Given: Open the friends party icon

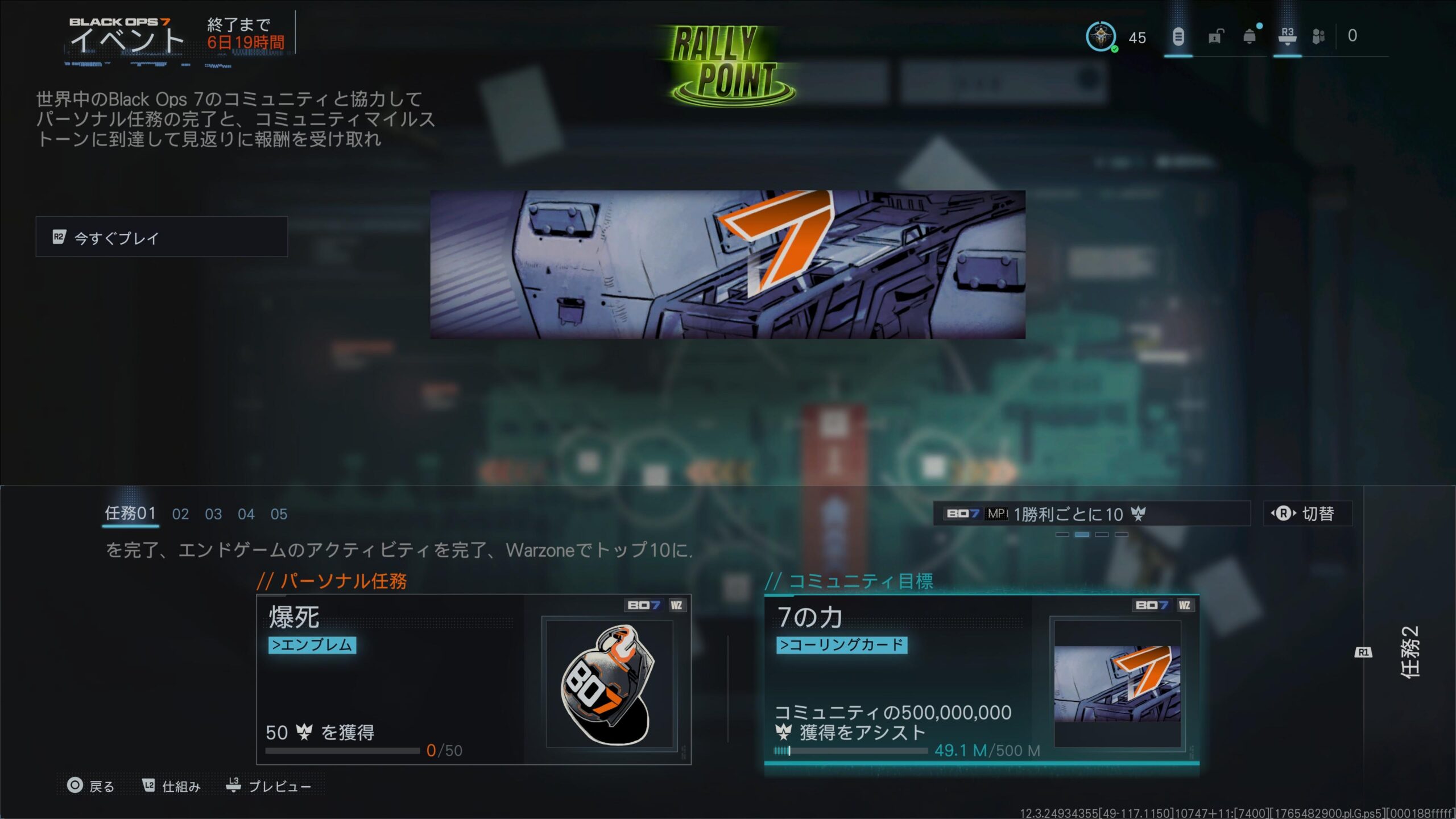Looking at the screenshot, I should [x=1318, y=37].
